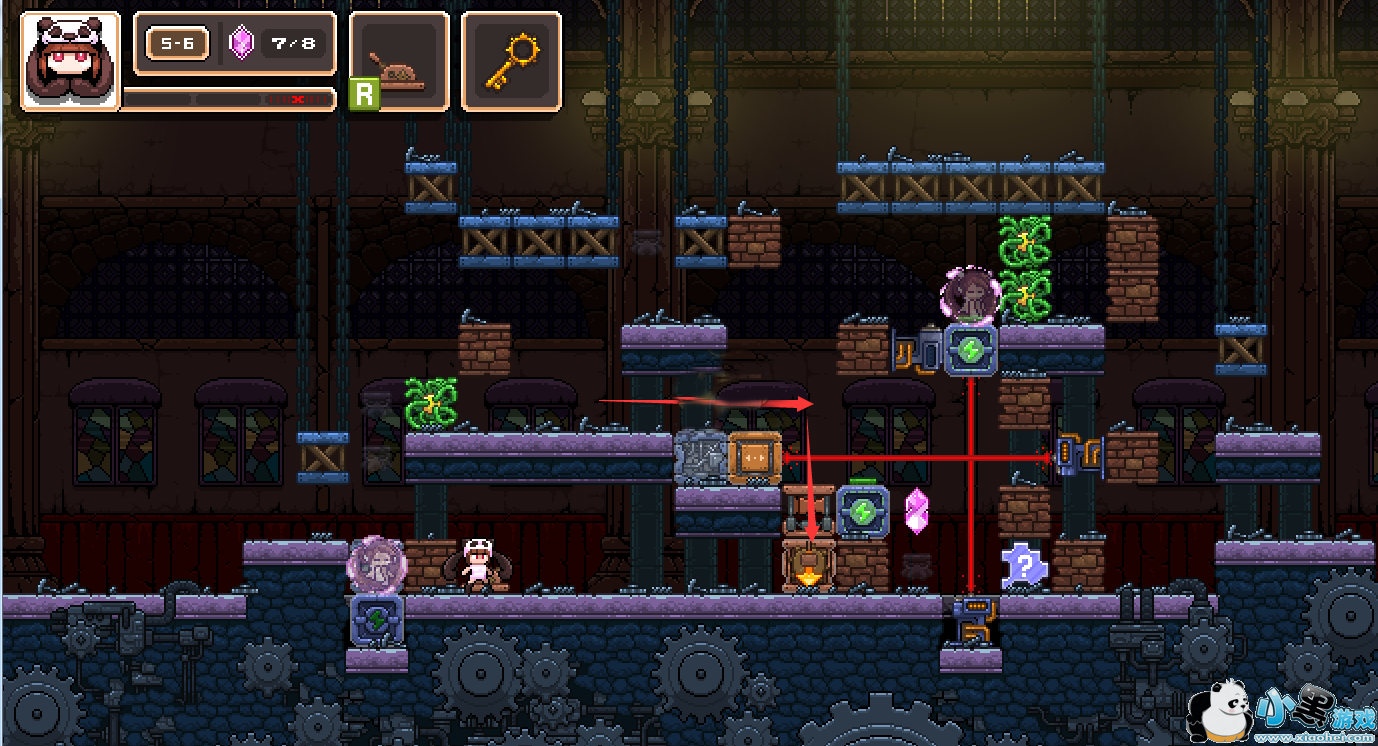Select the golden key slot

click(511, 60)
